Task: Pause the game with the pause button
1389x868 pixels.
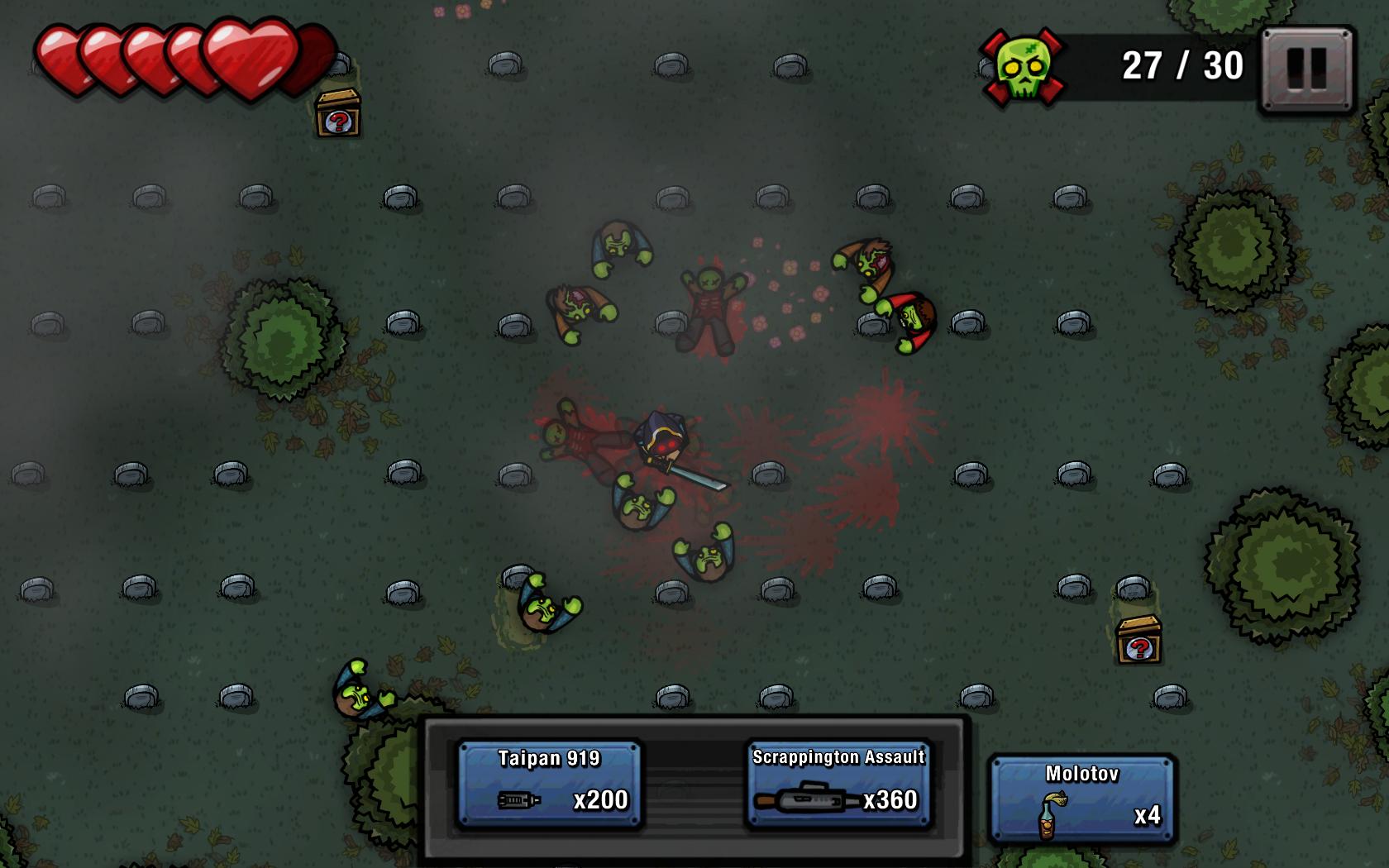Action: (x=1307, y=68)
